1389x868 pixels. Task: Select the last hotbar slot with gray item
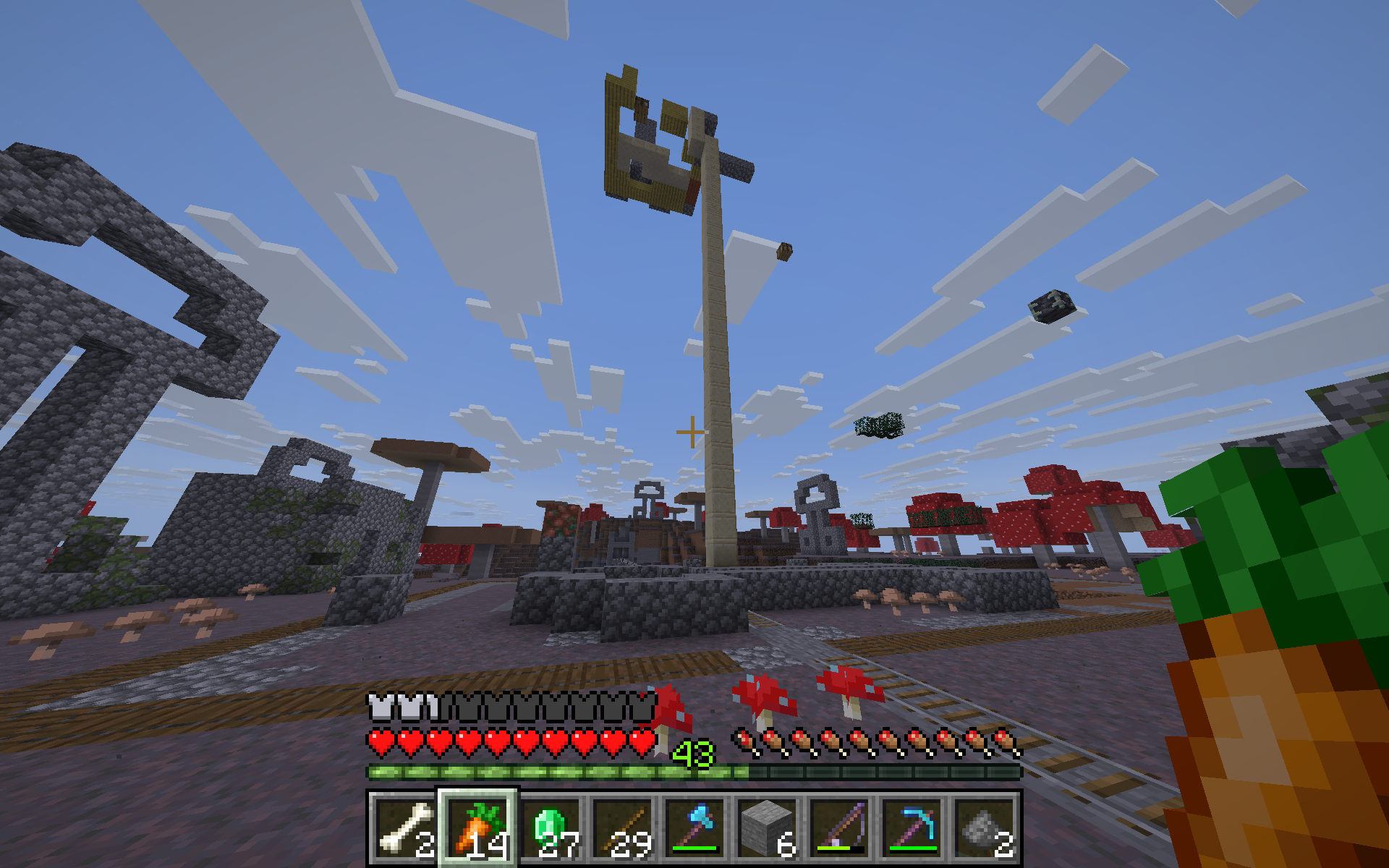click(x=984, y=828)
